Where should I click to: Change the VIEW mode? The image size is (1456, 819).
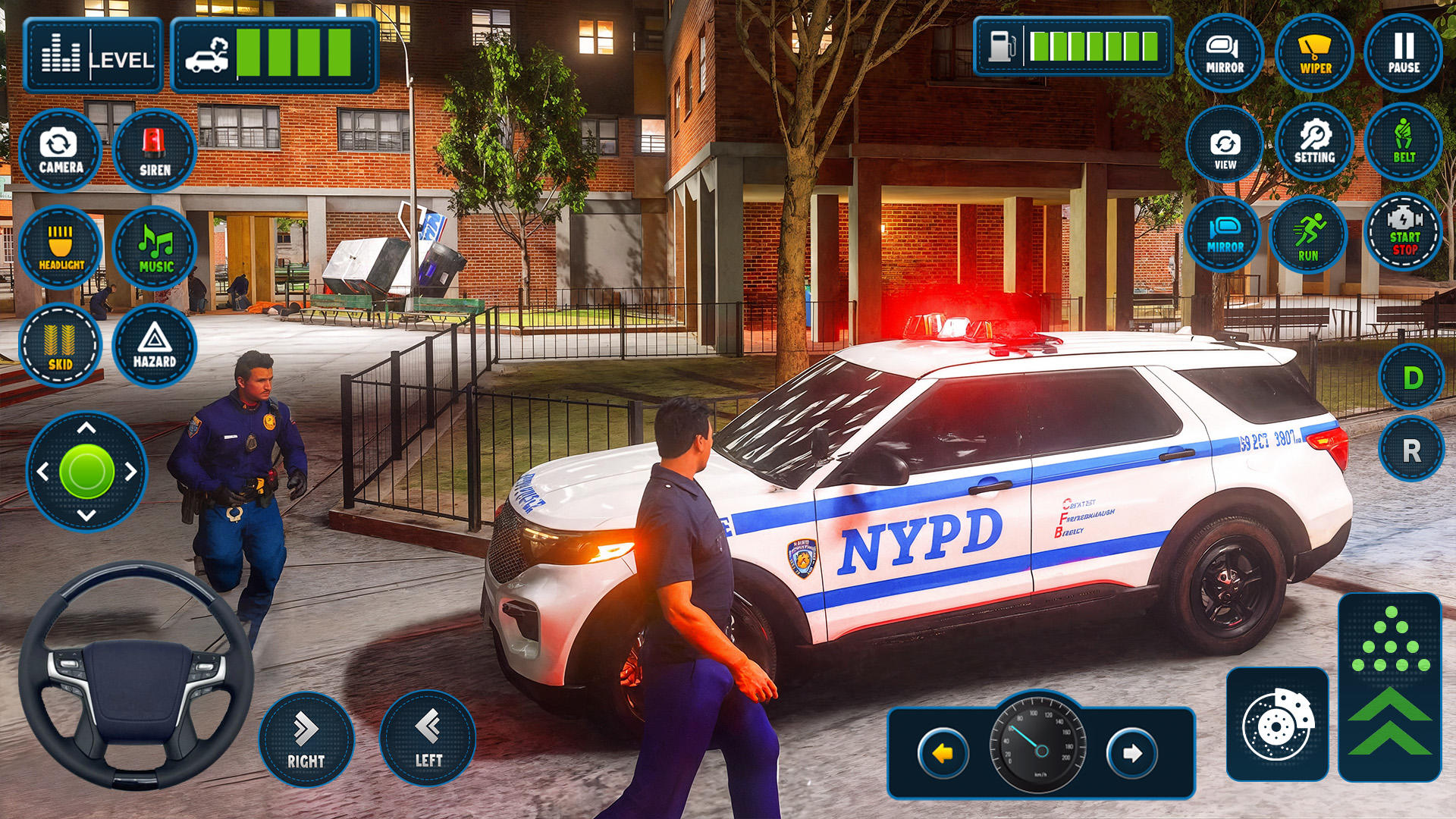[x=1225, y=144]
